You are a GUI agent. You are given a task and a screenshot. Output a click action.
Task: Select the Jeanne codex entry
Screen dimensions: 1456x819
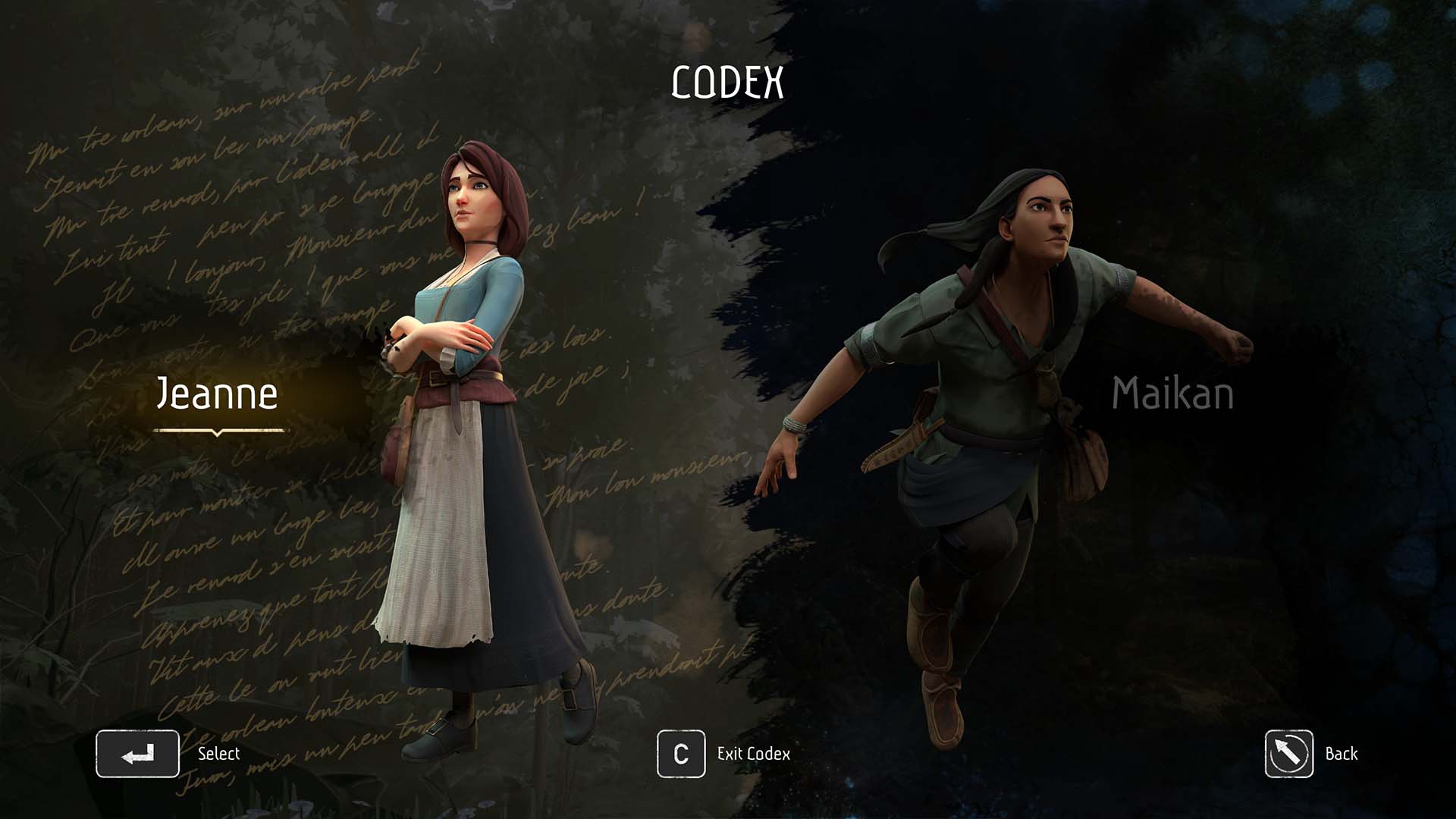point(217,394)
